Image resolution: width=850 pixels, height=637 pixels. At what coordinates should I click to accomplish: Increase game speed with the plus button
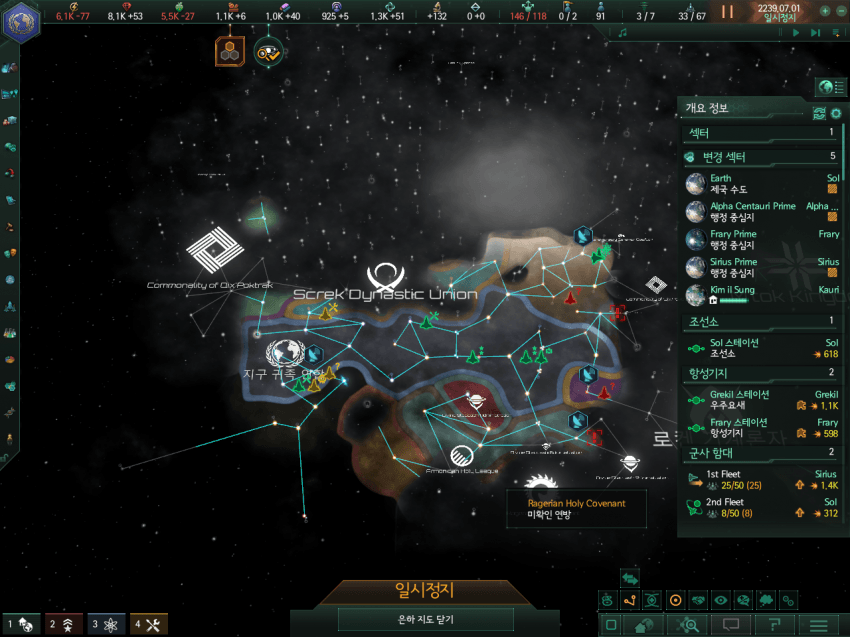pos(825,11)
